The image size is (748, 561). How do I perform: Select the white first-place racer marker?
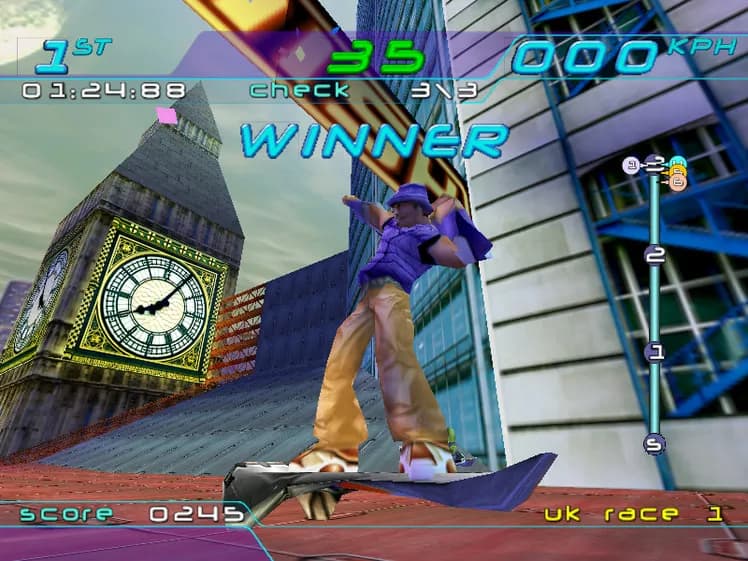click(x=631, y=165)
